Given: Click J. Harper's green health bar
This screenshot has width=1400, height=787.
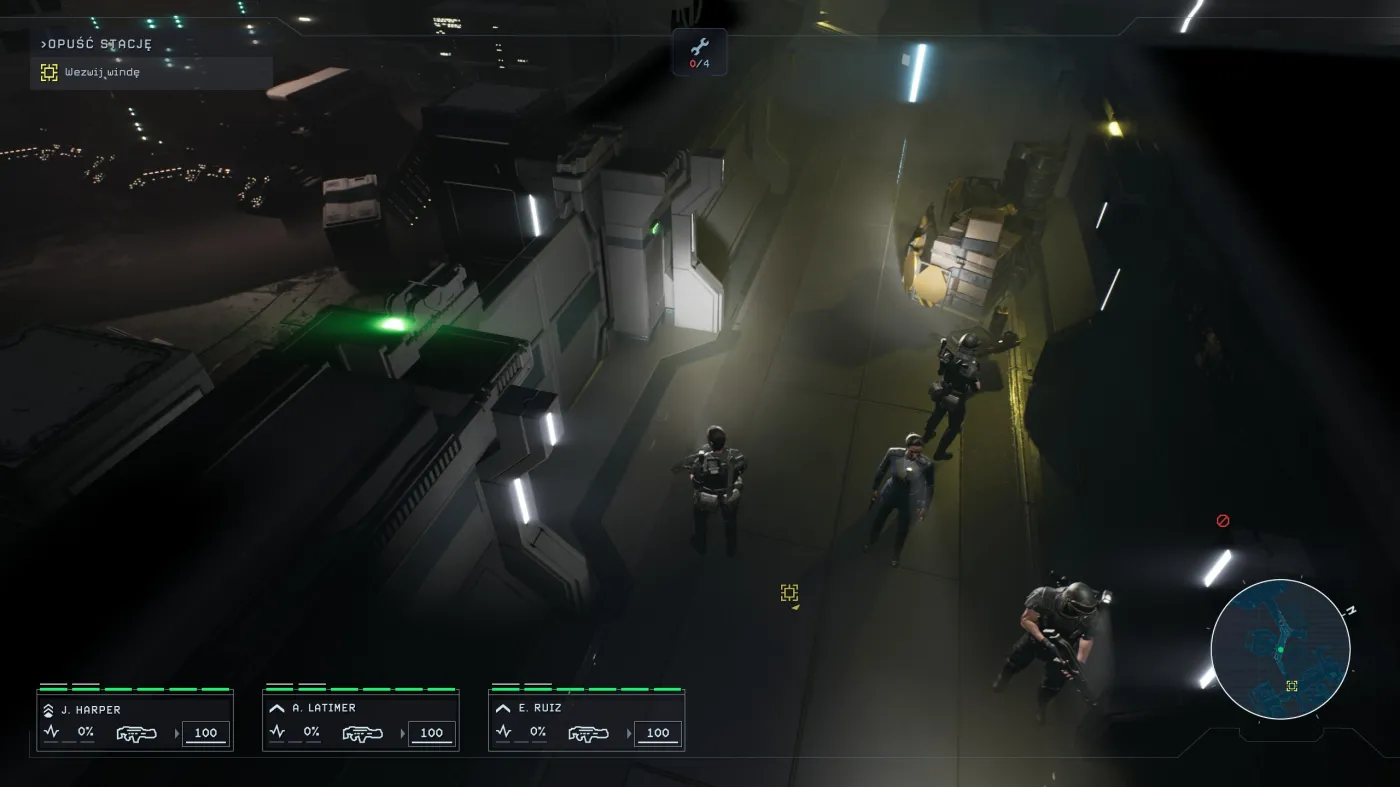Looking at the screenshot, I should [x=135, y=688].
